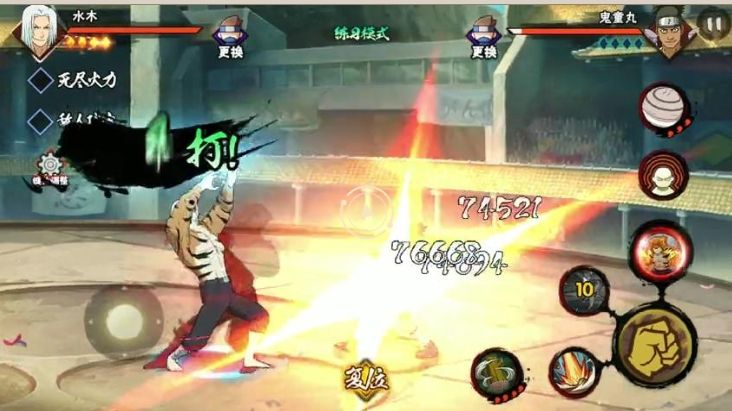Pause the match
The width and height of the screenshot is (732, 411).
coord(713,23)
